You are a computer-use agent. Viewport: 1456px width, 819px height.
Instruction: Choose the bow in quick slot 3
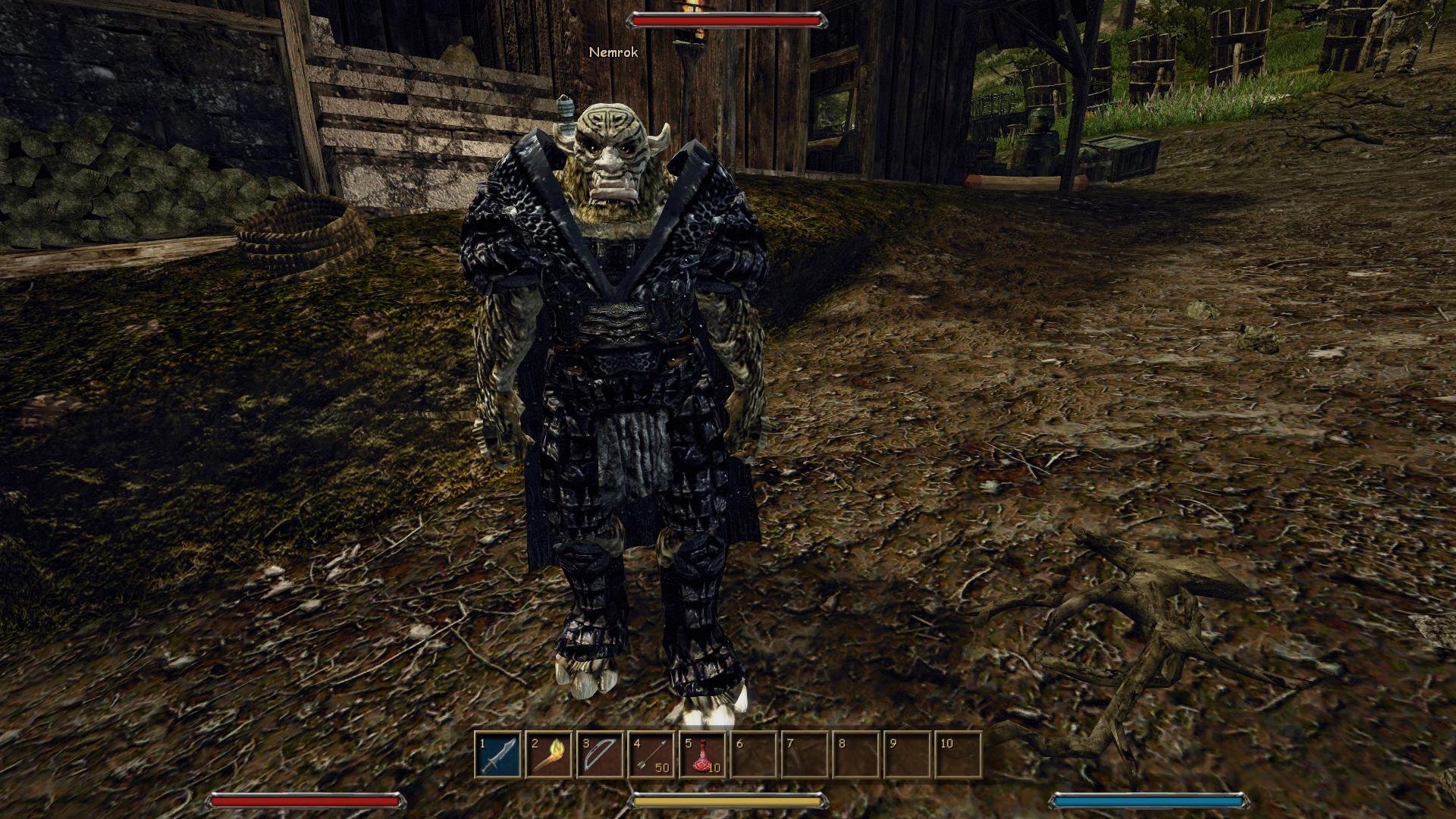(600, 755)
